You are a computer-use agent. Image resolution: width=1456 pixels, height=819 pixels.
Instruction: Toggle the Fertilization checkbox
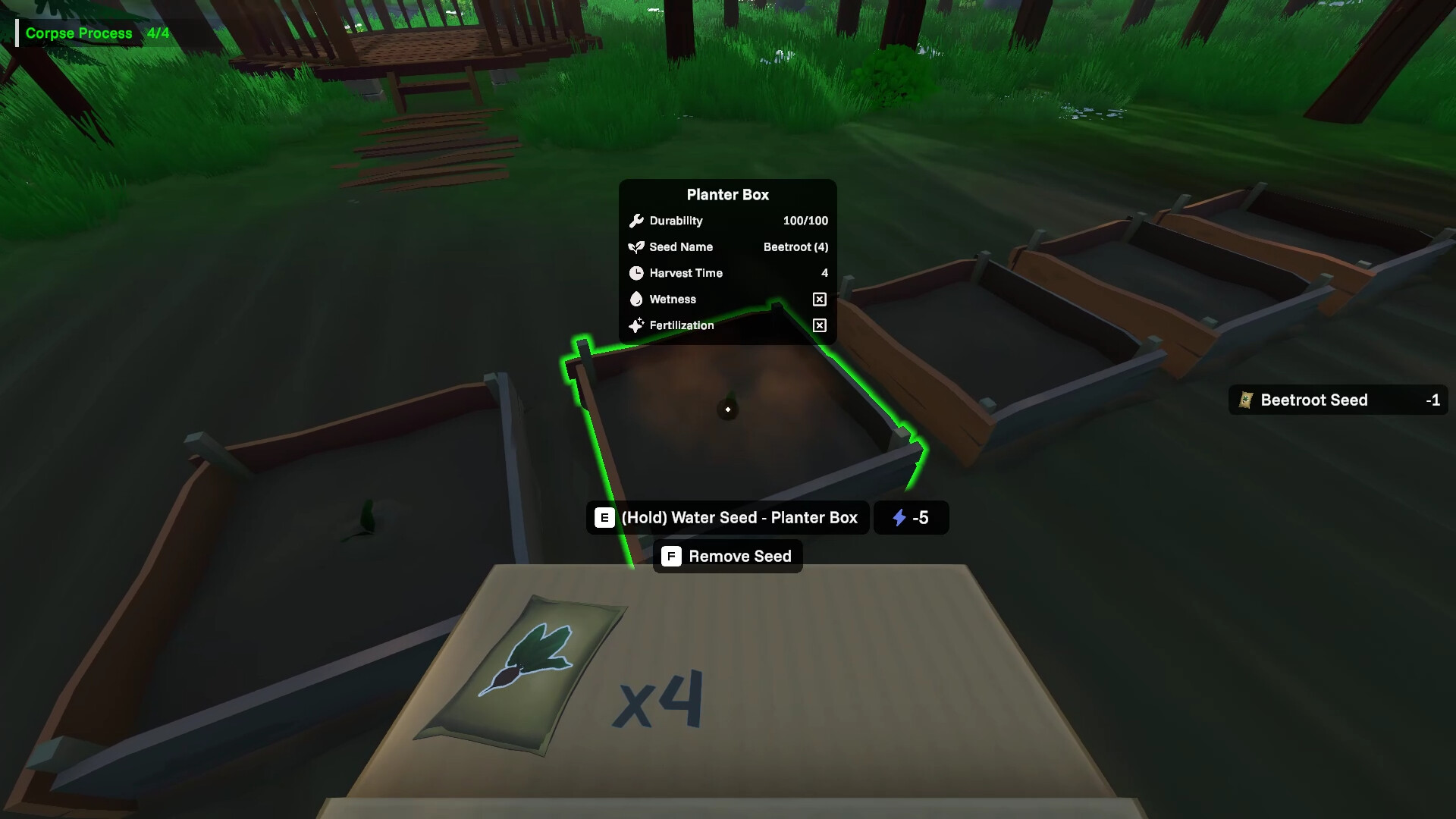pyautogui.click(x=819, y=326)
